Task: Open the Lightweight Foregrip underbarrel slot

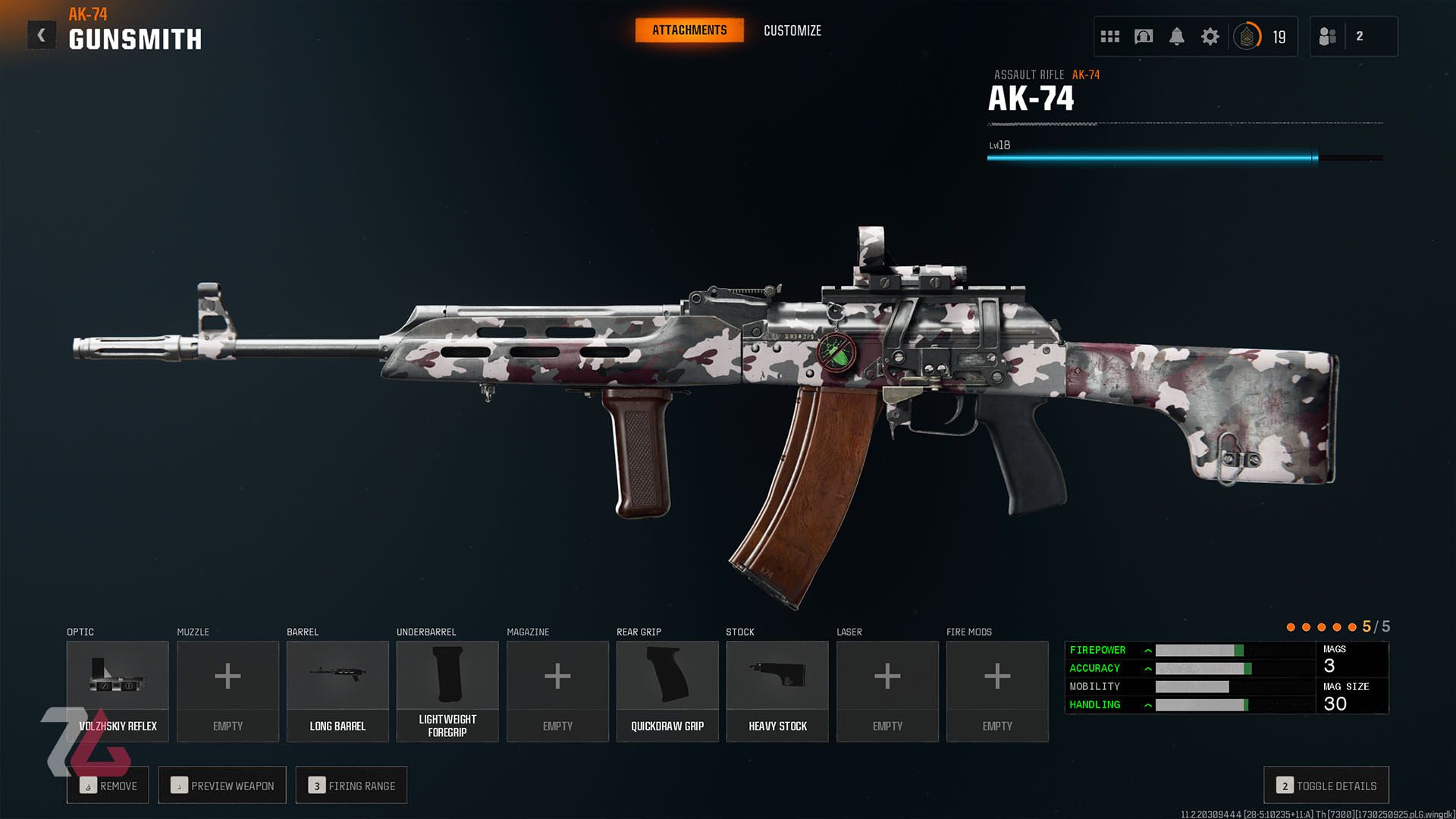Action: 447,690
